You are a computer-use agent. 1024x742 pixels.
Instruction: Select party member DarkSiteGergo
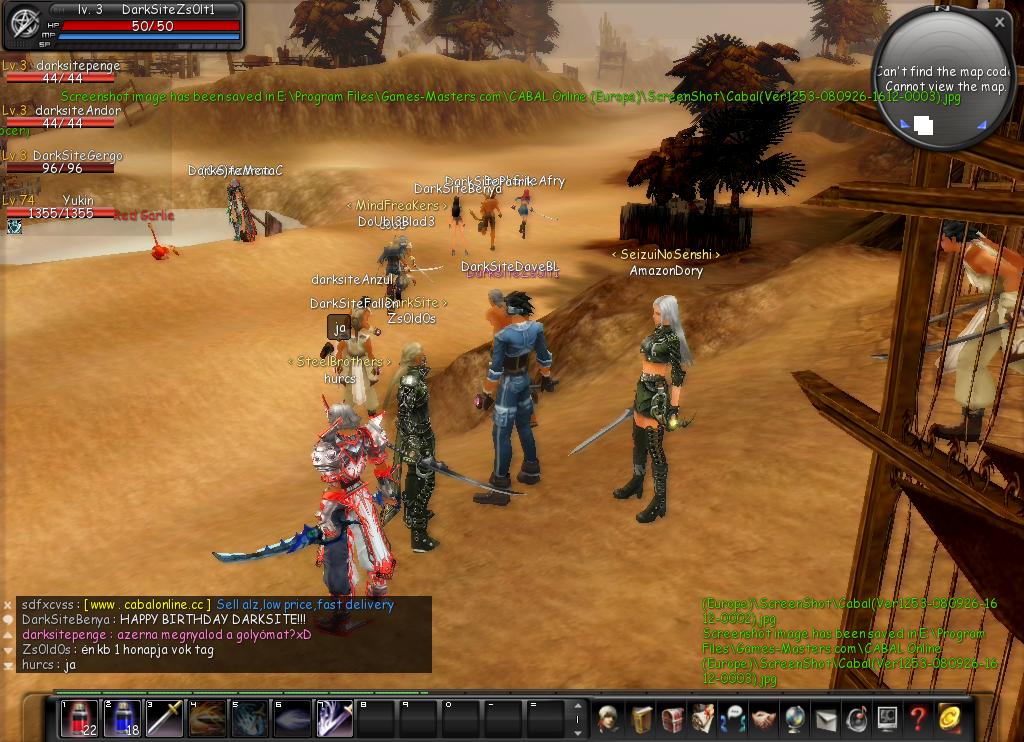click(77, 162)
